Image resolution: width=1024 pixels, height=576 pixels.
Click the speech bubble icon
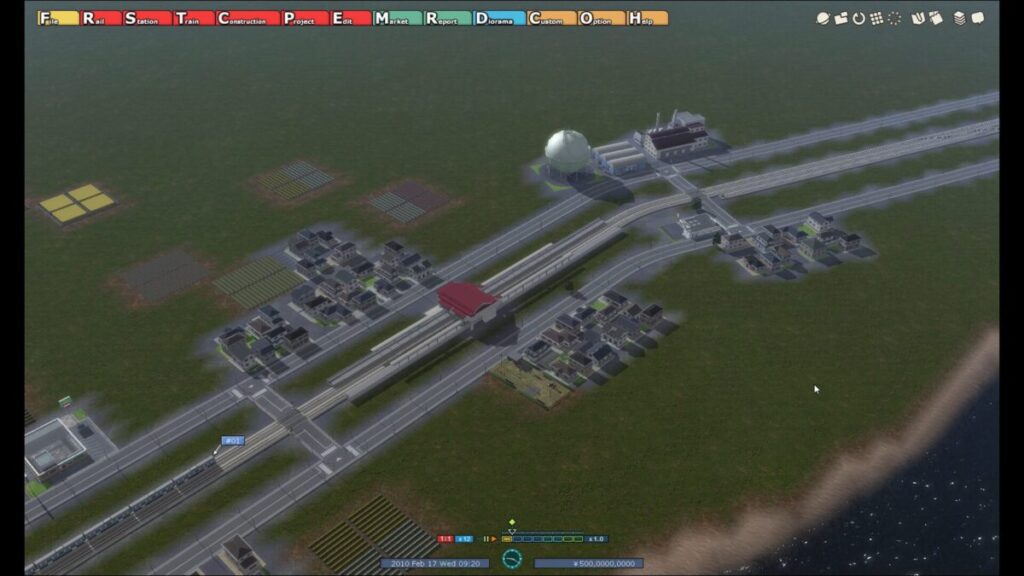click(x=977, y=18)
